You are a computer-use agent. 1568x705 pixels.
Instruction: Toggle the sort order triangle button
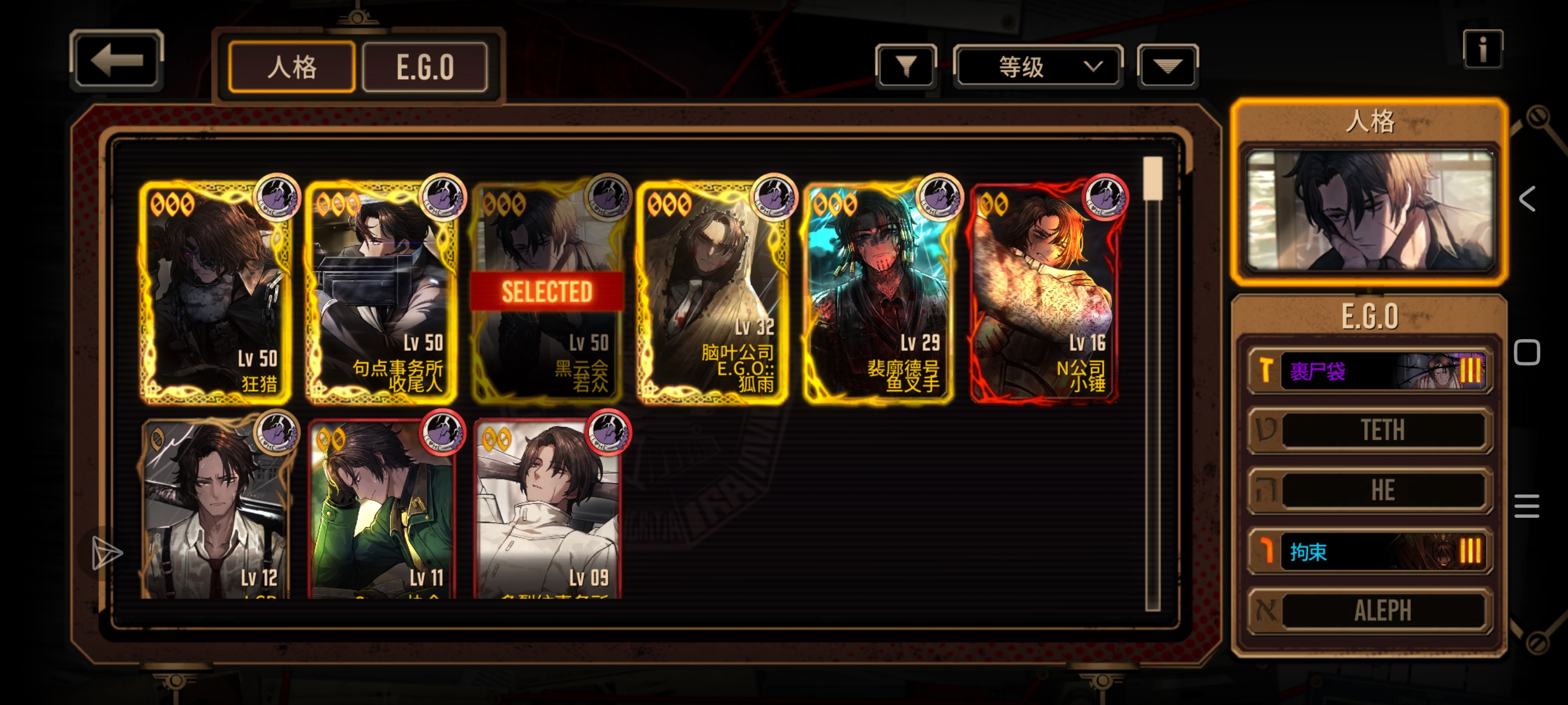[1167, 66]
